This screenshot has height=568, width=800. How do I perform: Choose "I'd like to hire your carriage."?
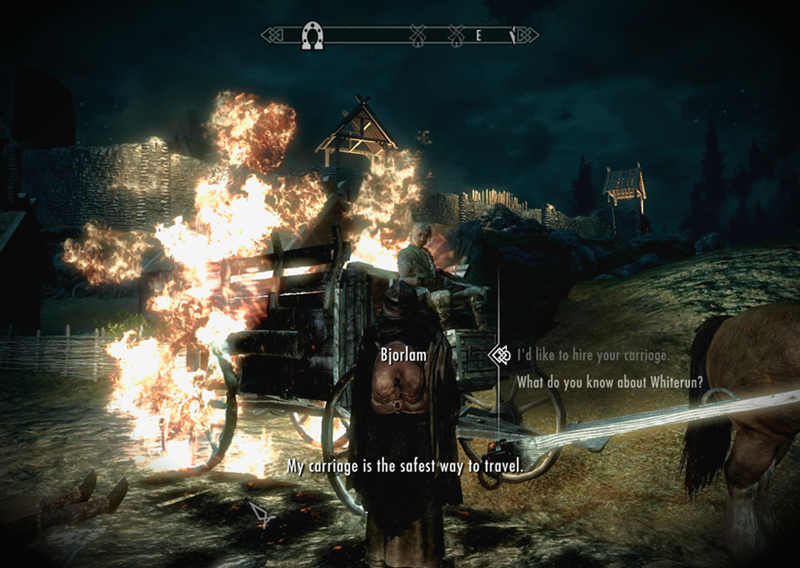click(x=591, y=355)
